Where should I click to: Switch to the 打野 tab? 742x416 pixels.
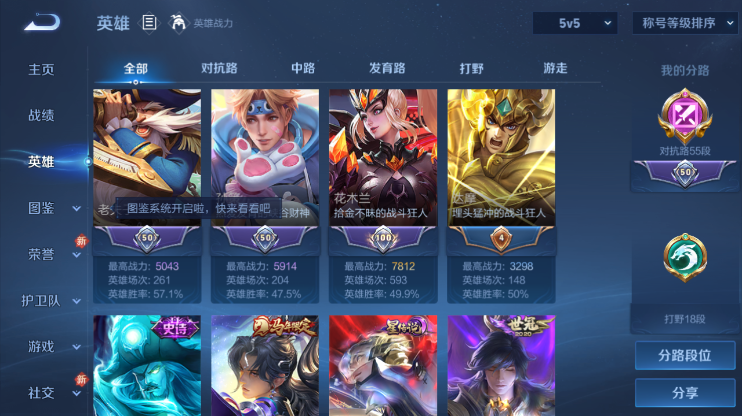(x=471, y=68)
